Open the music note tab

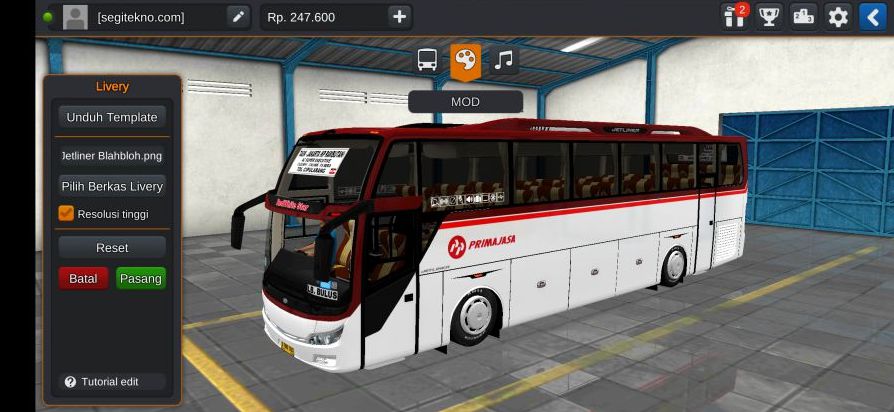point(504,60)
